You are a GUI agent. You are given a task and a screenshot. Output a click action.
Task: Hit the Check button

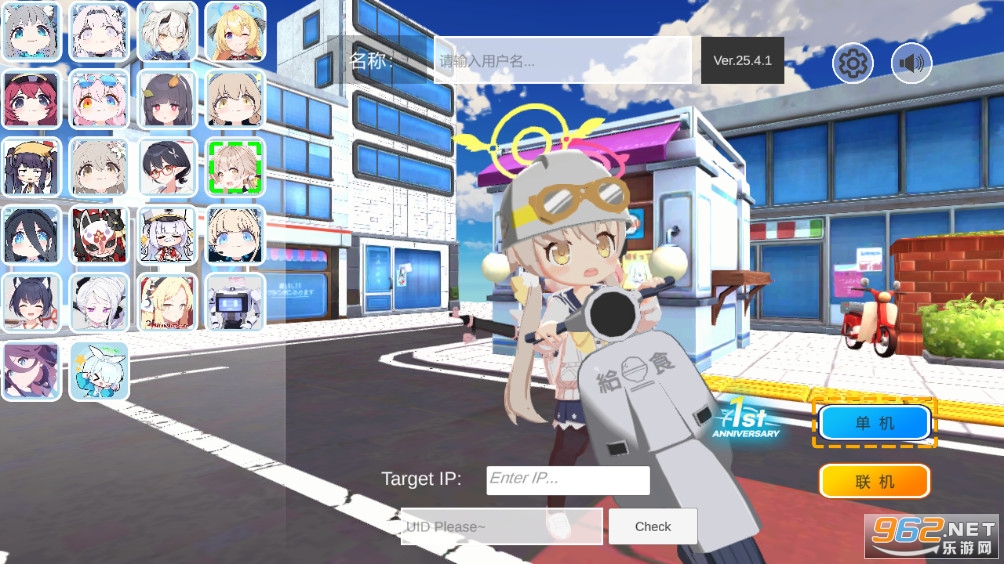coord(652,527)
